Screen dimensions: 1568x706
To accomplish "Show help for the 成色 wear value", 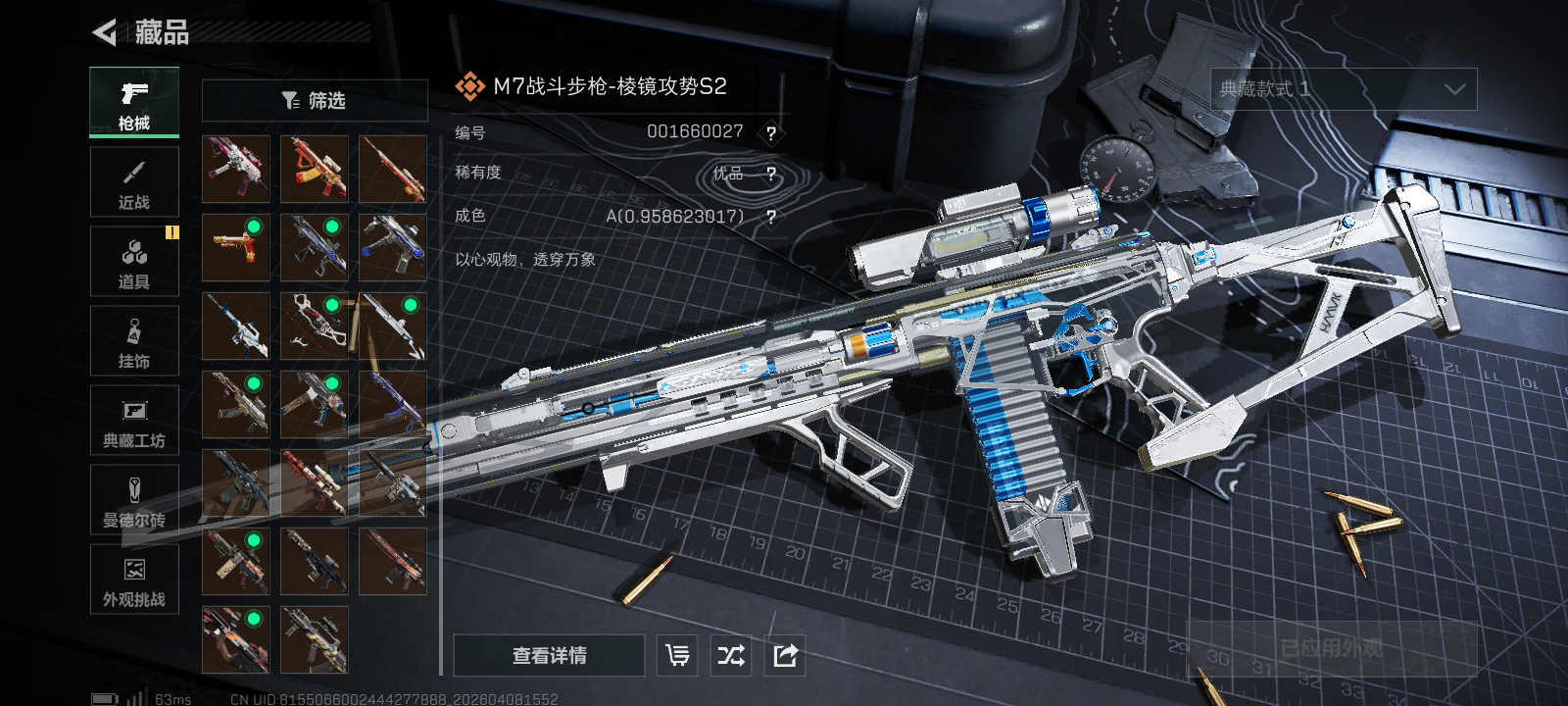I will pos(771,217).
